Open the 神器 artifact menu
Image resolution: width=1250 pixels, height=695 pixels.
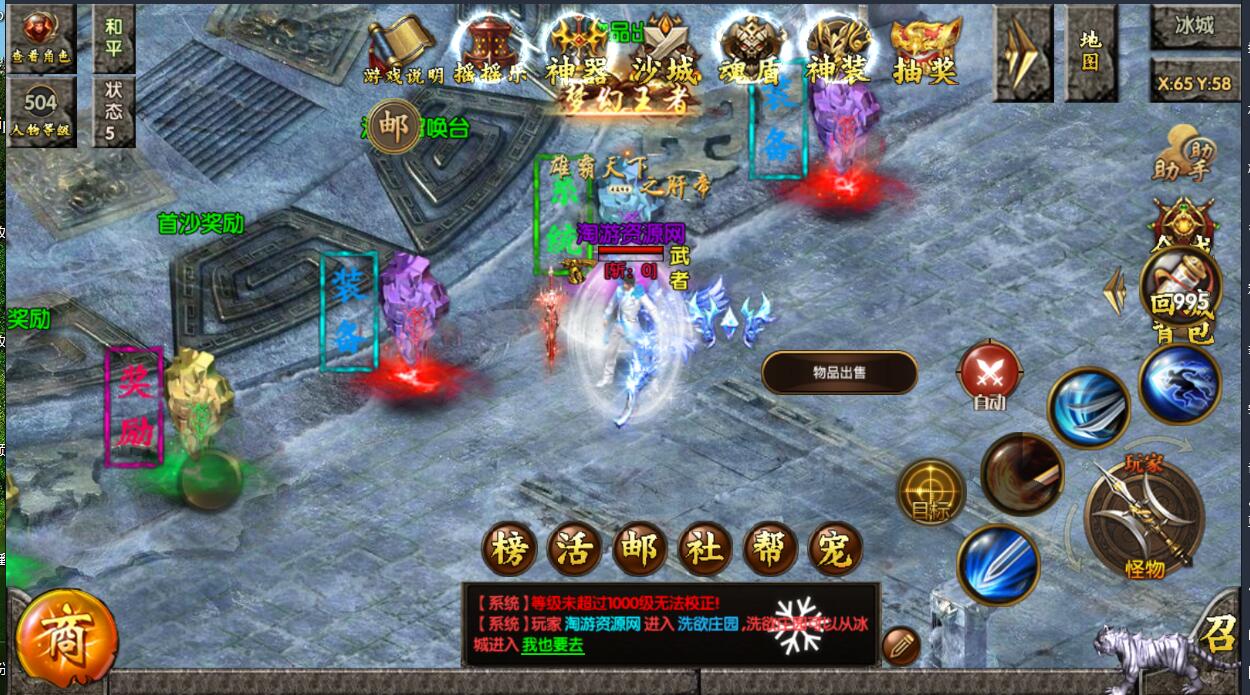[x=577, y=50]
